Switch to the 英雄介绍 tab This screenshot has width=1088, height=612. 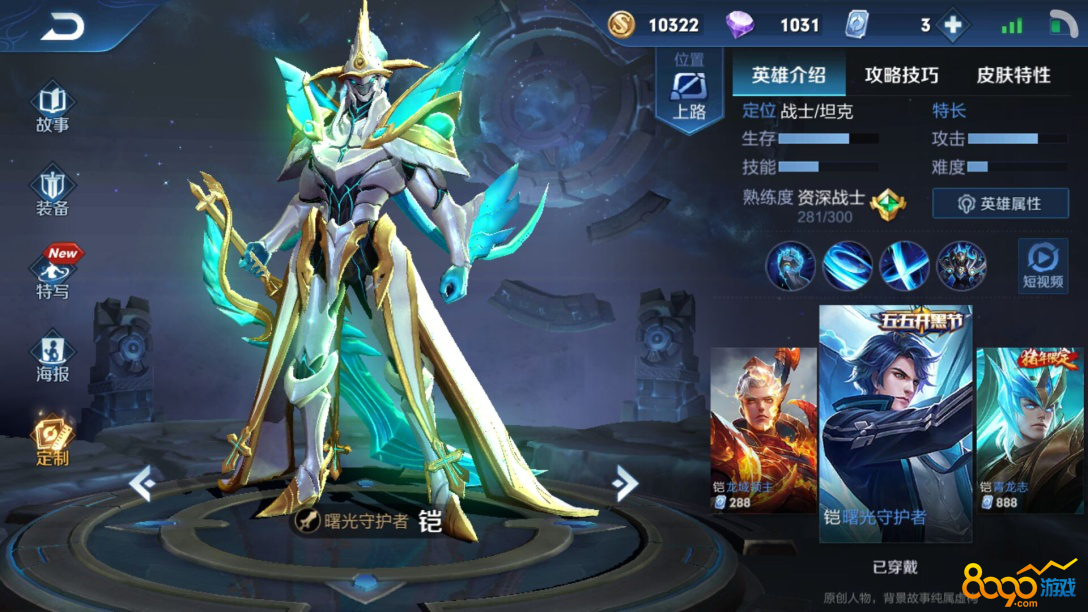[x=788, y=75]
